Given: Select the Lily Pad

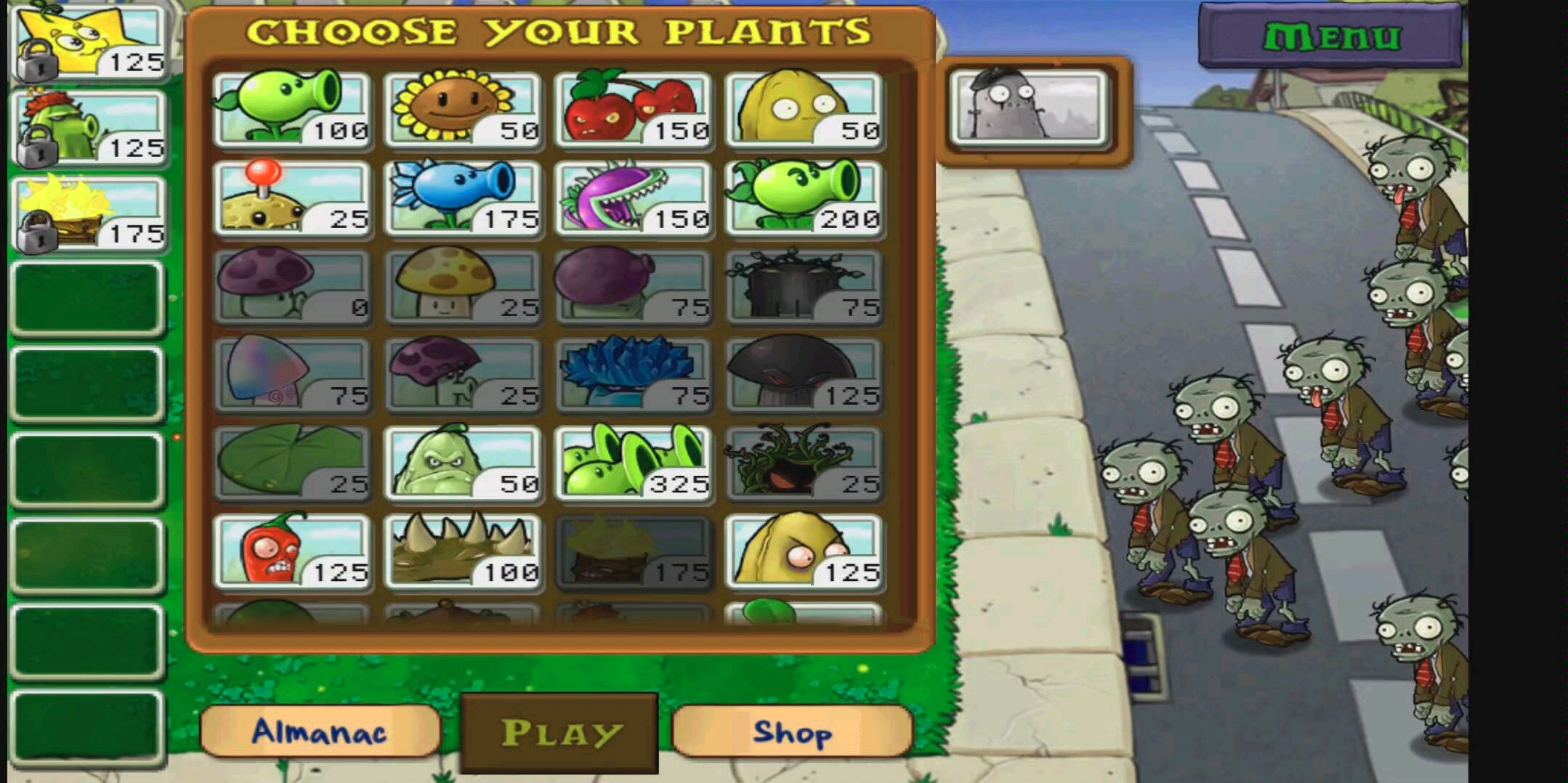Looking at the screenshot, I should click(x=294, y=465).
